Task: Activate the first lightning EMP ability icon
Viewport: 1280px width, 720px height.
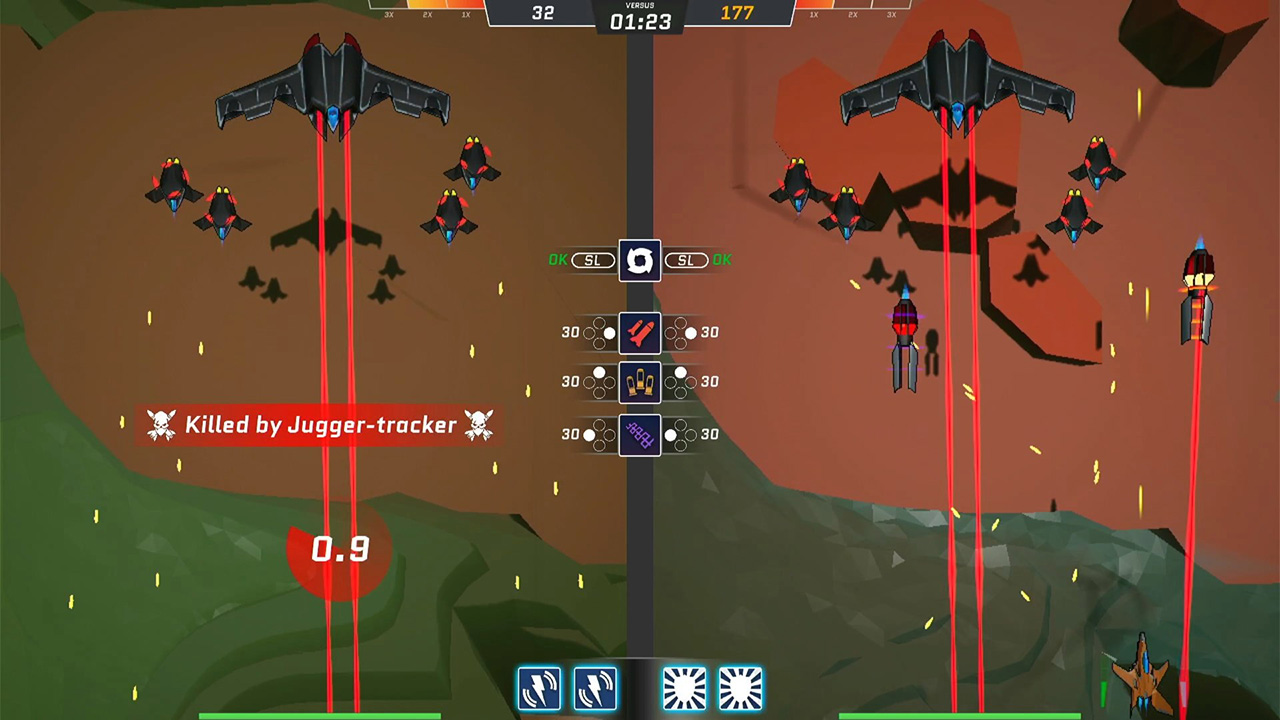Action: point(540,687)
